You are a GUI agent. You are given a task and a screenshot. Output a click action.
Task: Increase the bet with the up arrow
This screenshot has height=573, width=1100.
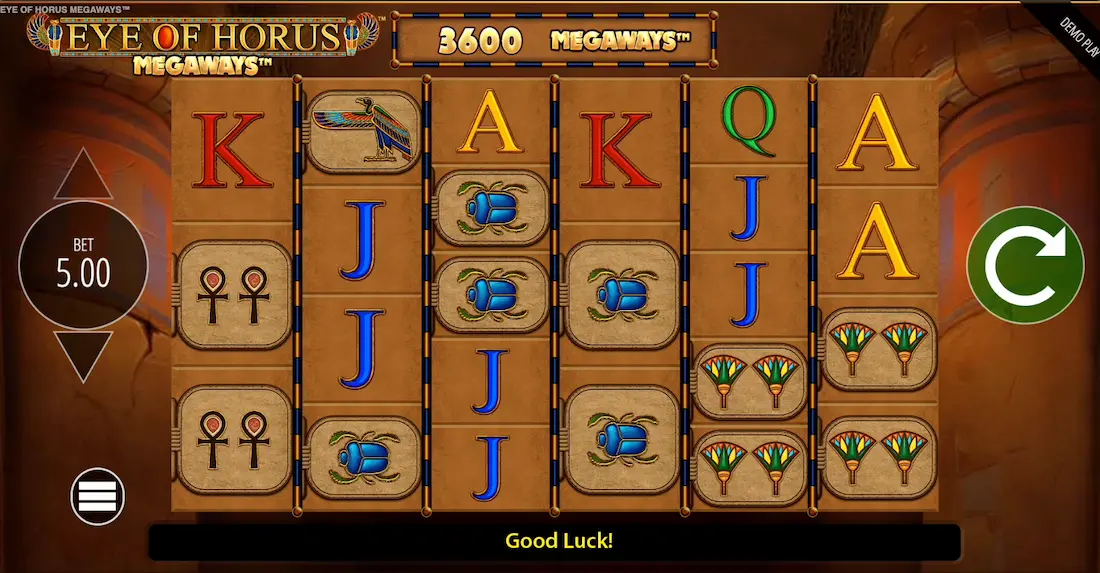(83, 176)
